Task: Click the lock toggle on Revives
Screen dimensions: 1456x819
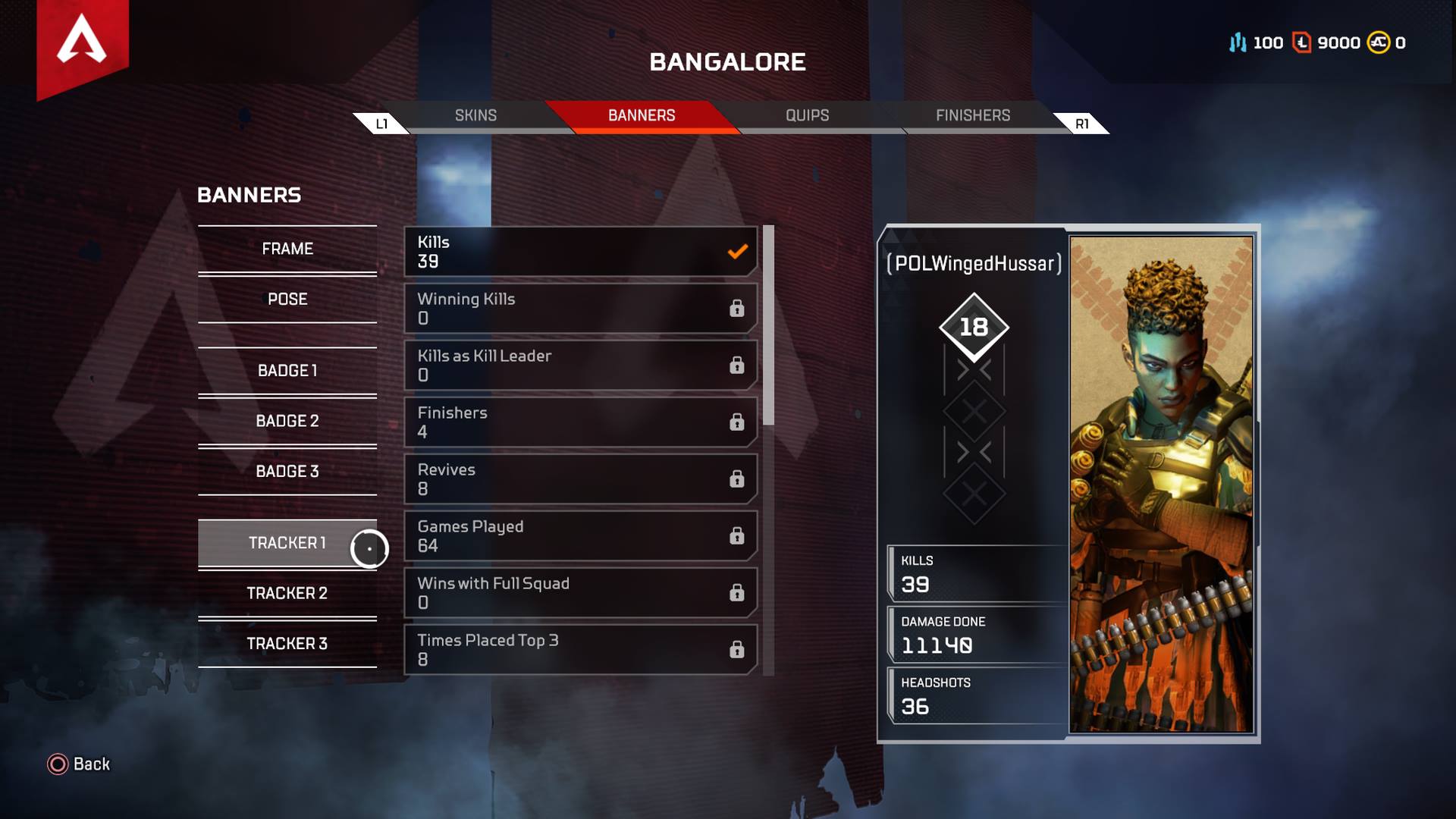Action: (x=737, y=479)
